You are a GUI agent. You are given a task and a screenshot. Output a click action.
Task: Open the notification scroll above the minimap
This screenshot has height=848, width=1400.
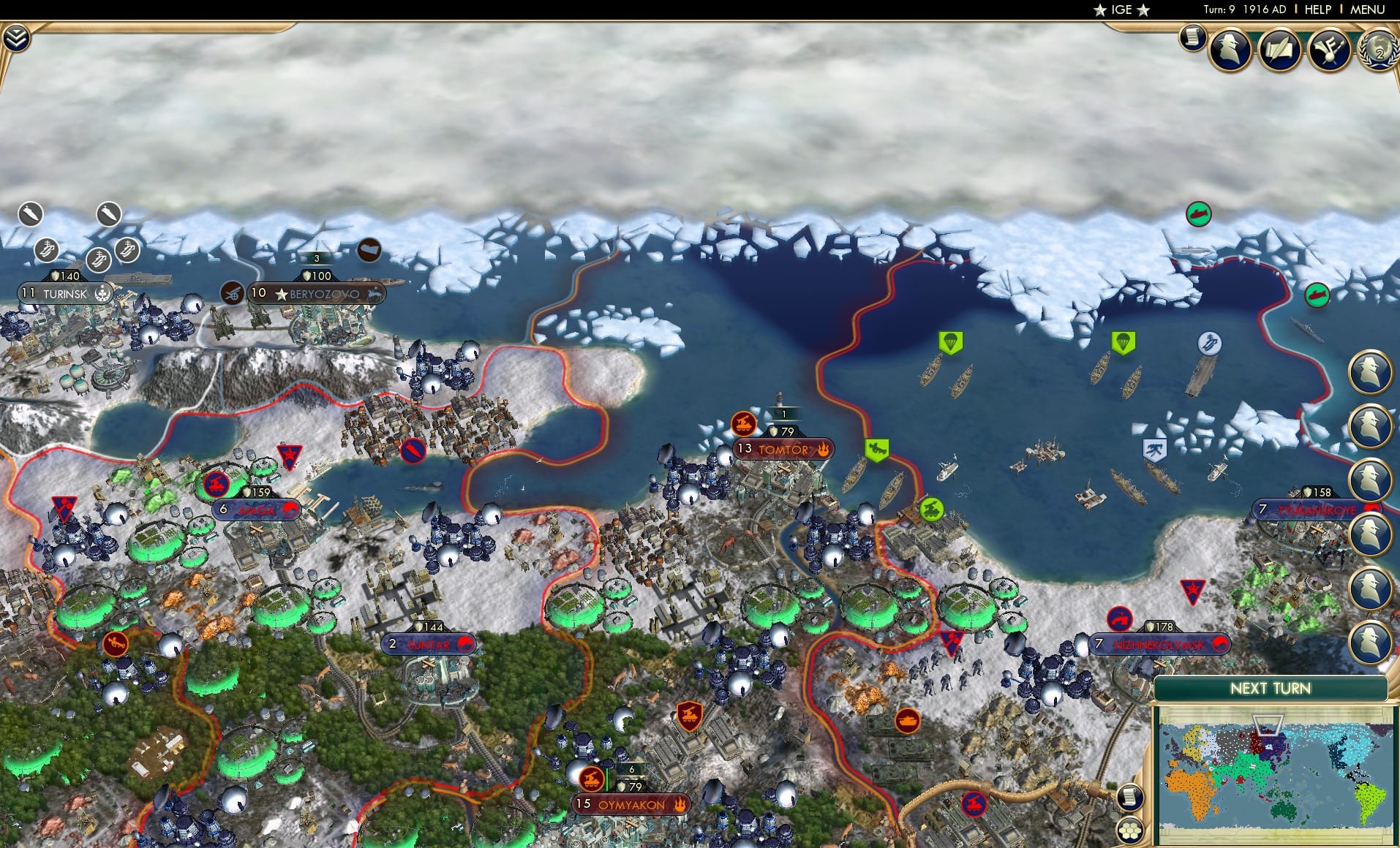point(1129,797)
